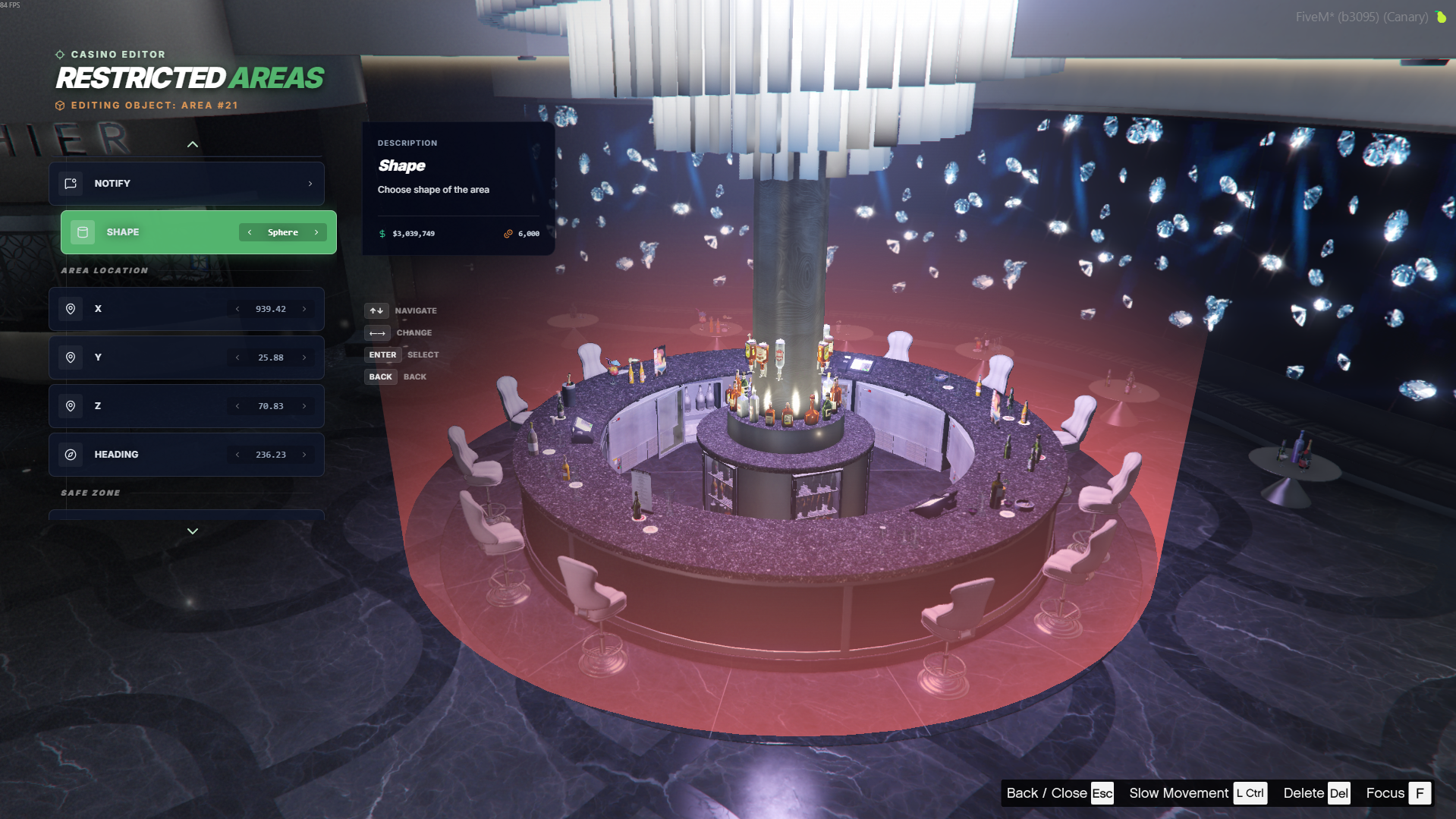Select the X coordinate row
This screenshot has width=1456, height=819.
click(144, 309)
